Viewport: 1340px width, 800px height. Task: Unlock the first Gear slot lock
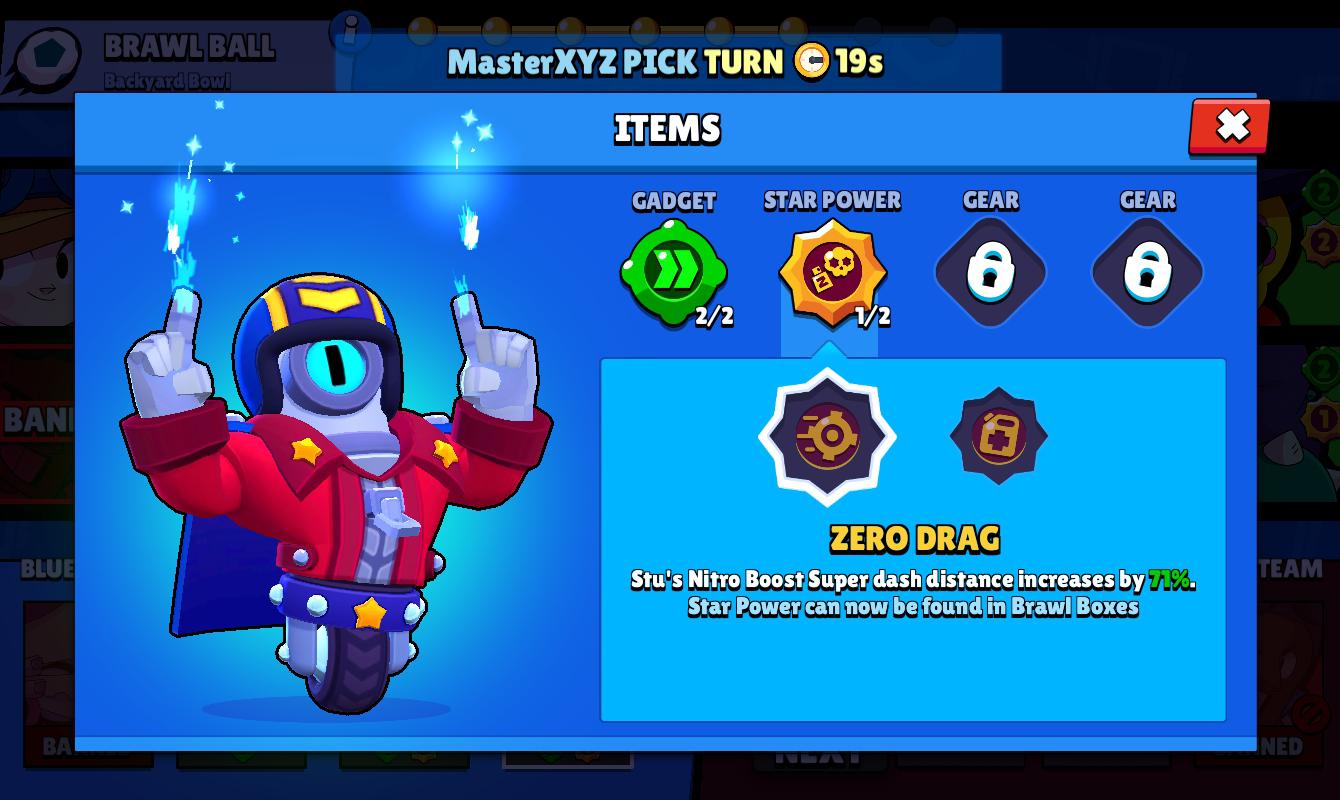click(990, 270)
